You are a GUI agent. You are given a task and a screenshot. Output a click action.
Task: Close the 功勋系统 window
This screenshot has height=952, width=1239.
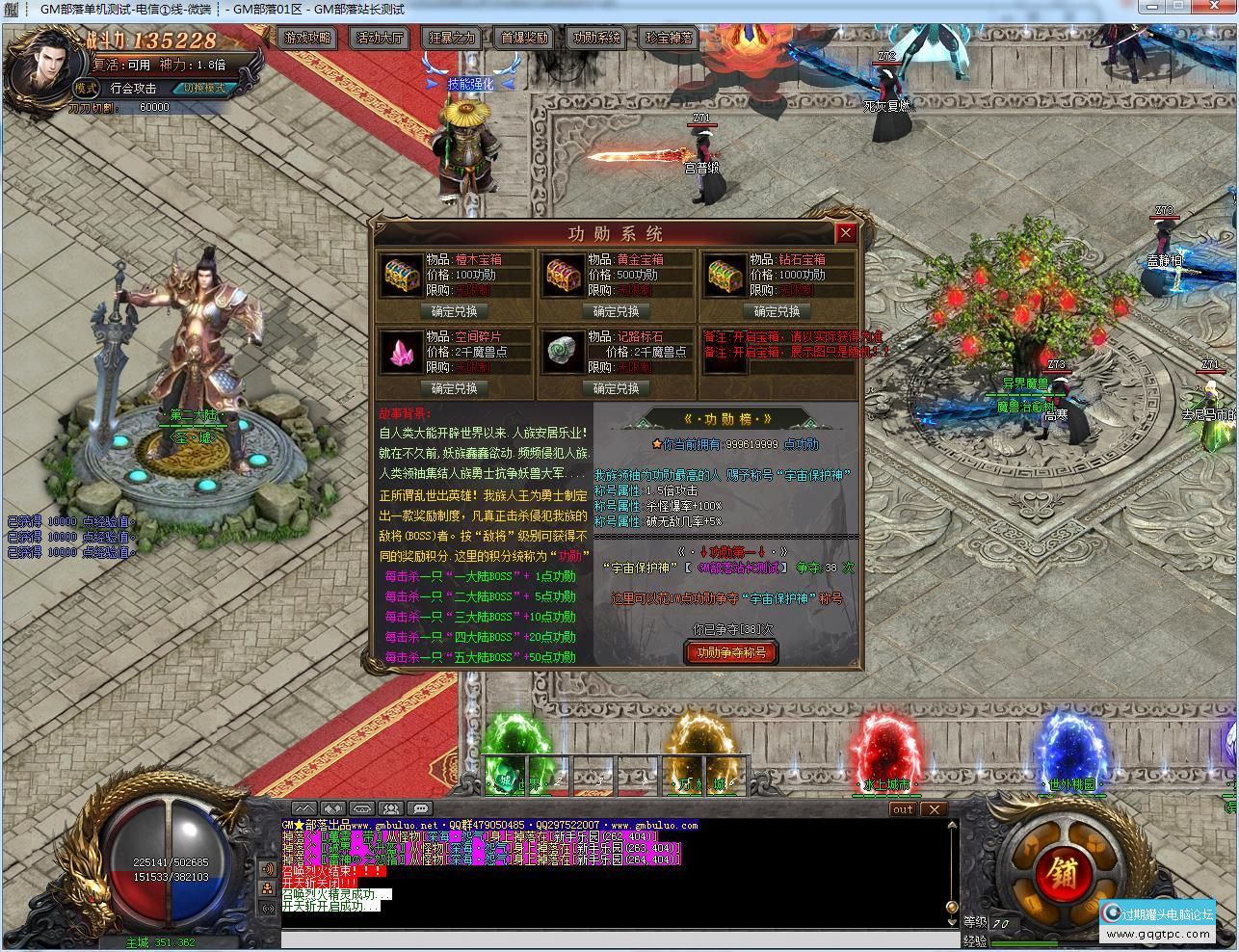pos(845,232)
